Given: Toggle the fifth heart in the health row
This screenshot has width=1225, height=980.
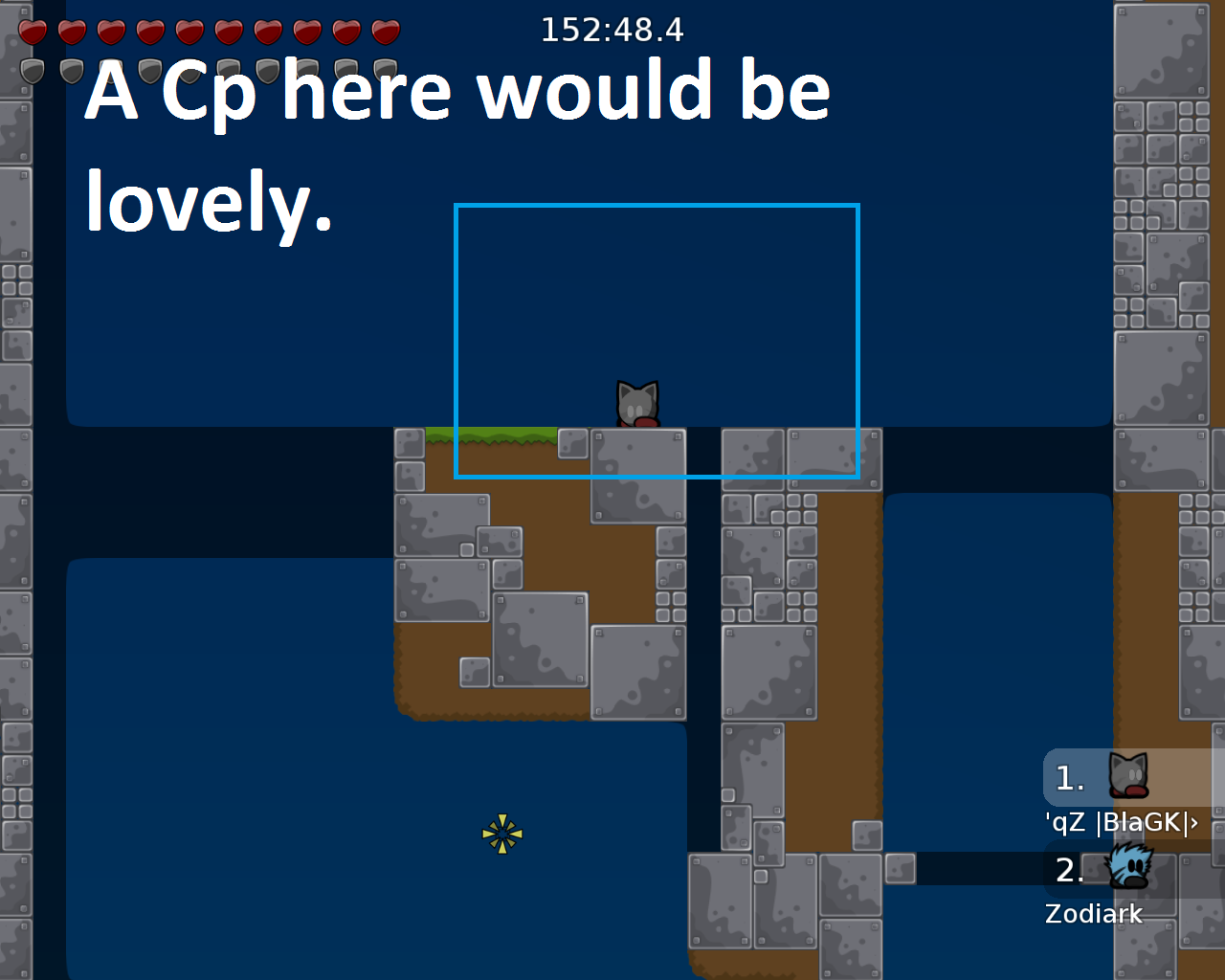Looking at the screenshot, I should pyautogui.click(x=188, y=31).
